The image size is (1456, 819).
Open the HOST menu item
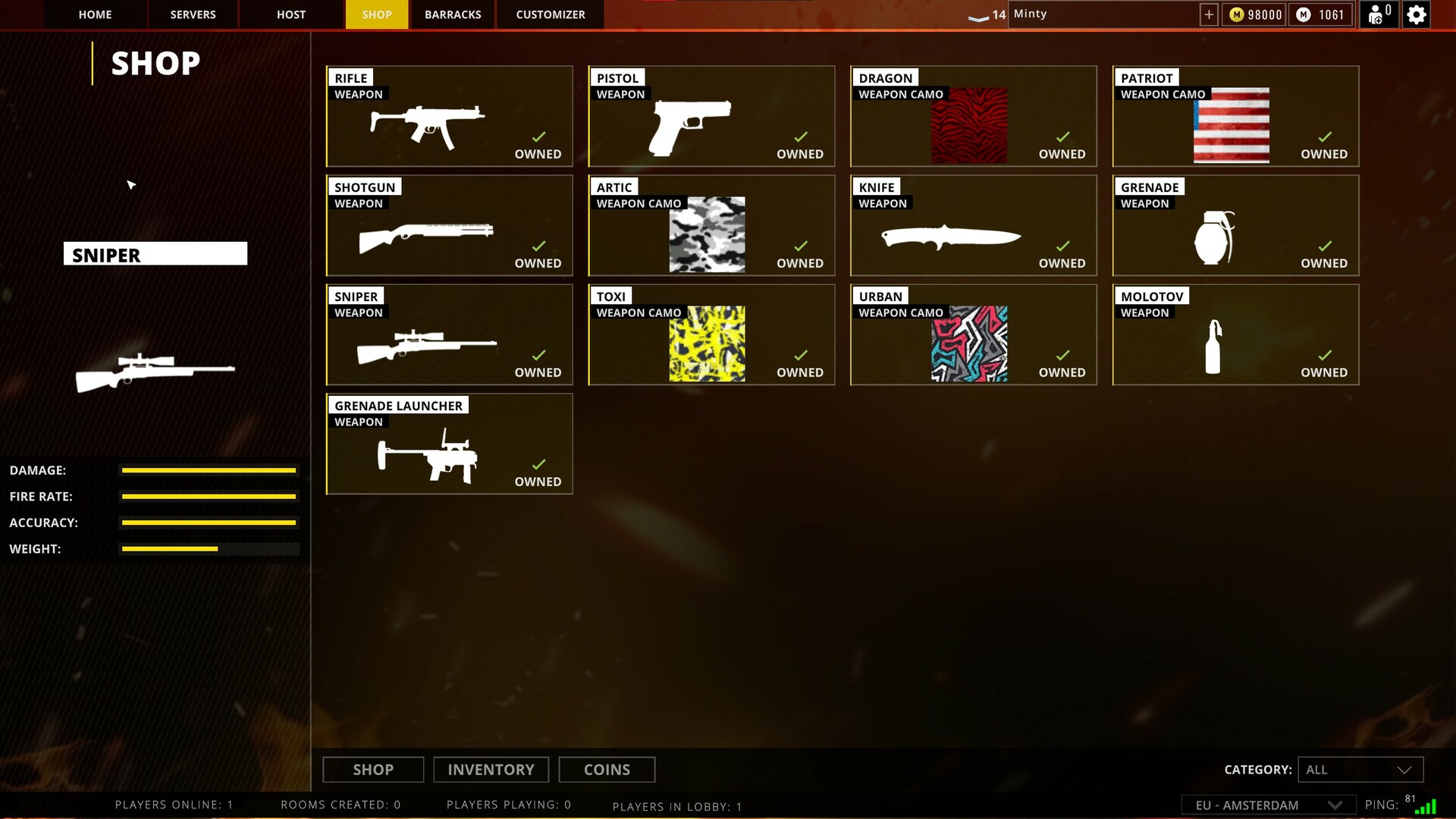tap(290, 14)
